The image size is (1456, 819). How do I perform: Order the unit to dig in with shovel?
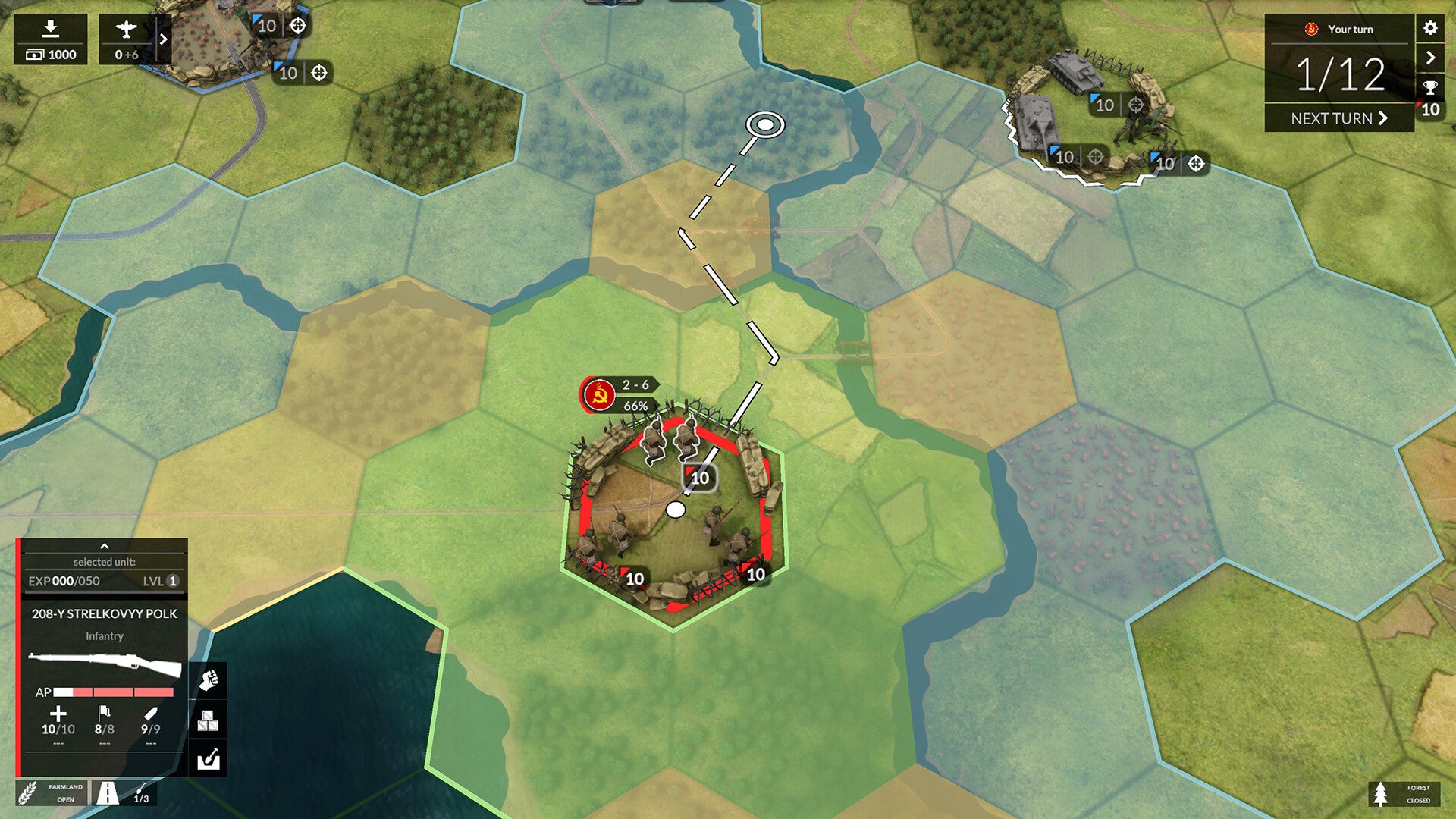pos(209,758)
